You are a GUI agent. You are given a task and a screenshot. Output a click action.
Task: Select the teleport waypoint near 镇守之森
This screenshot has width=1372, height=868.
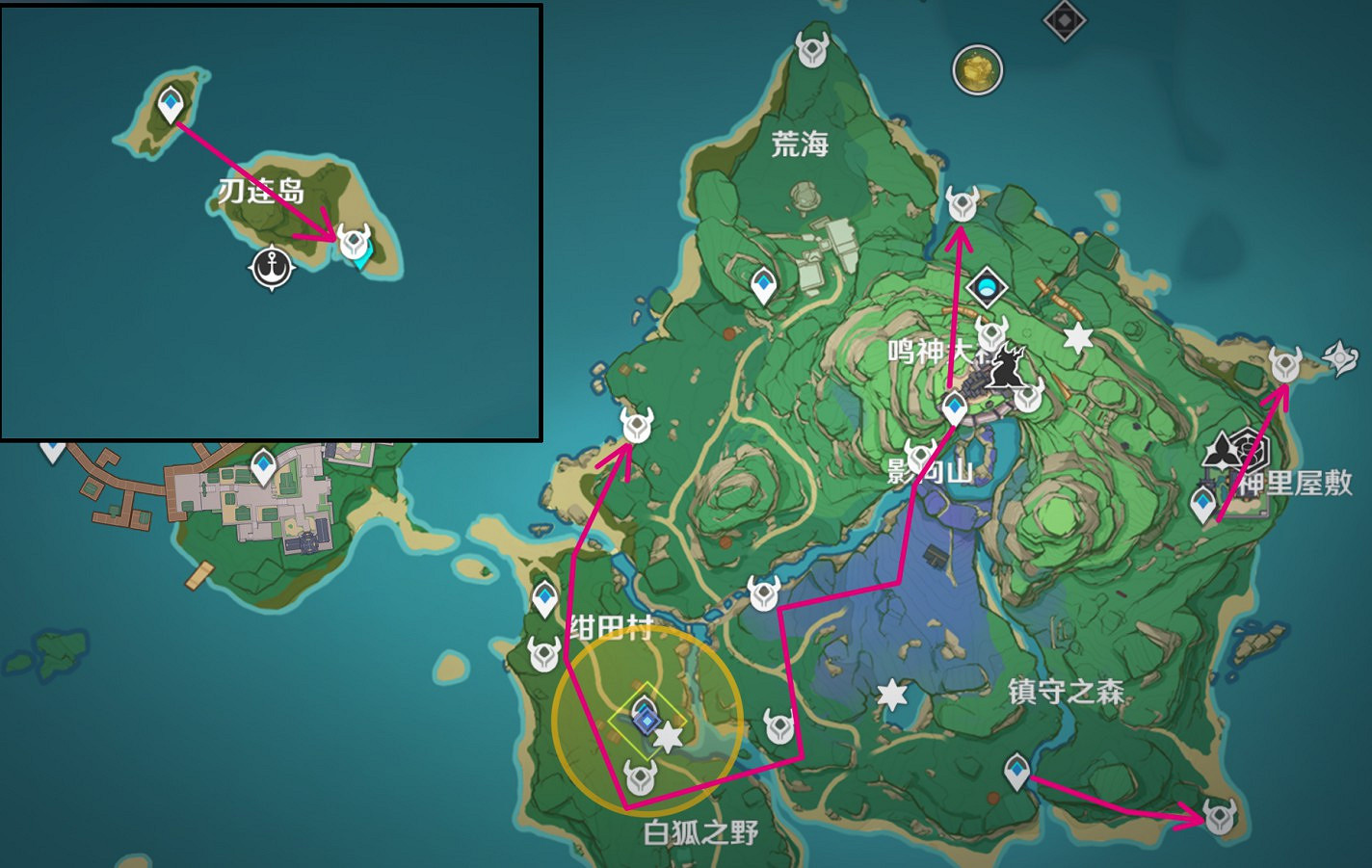(1017, 771)
